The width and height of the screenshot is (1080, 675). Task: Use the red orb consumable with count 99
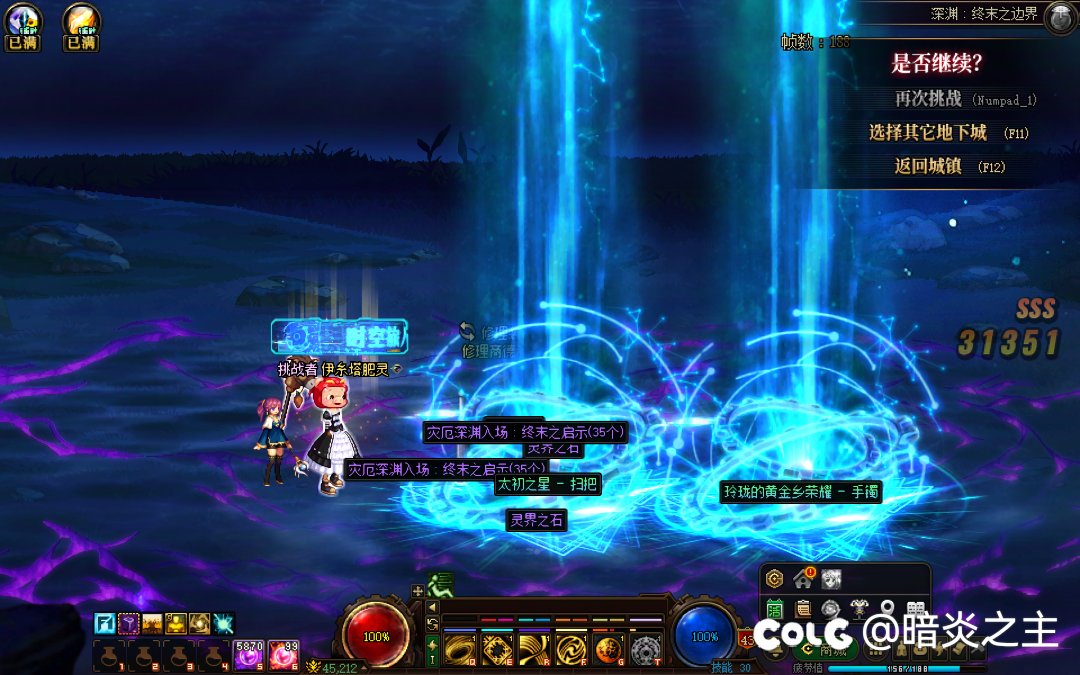coord(283,655)
